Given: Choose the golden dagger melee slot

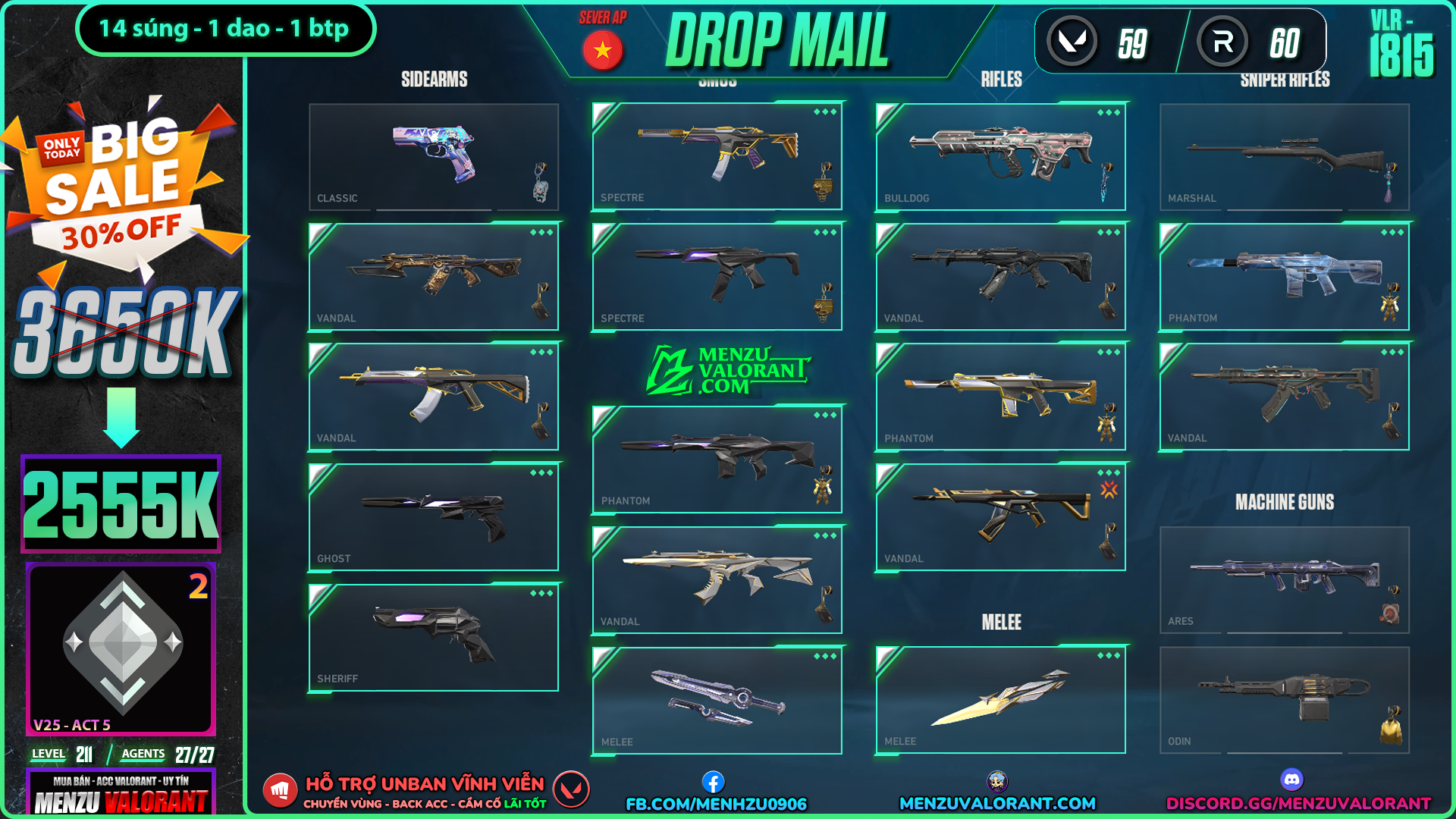Looking at the screenshot, I should 1000,700.
